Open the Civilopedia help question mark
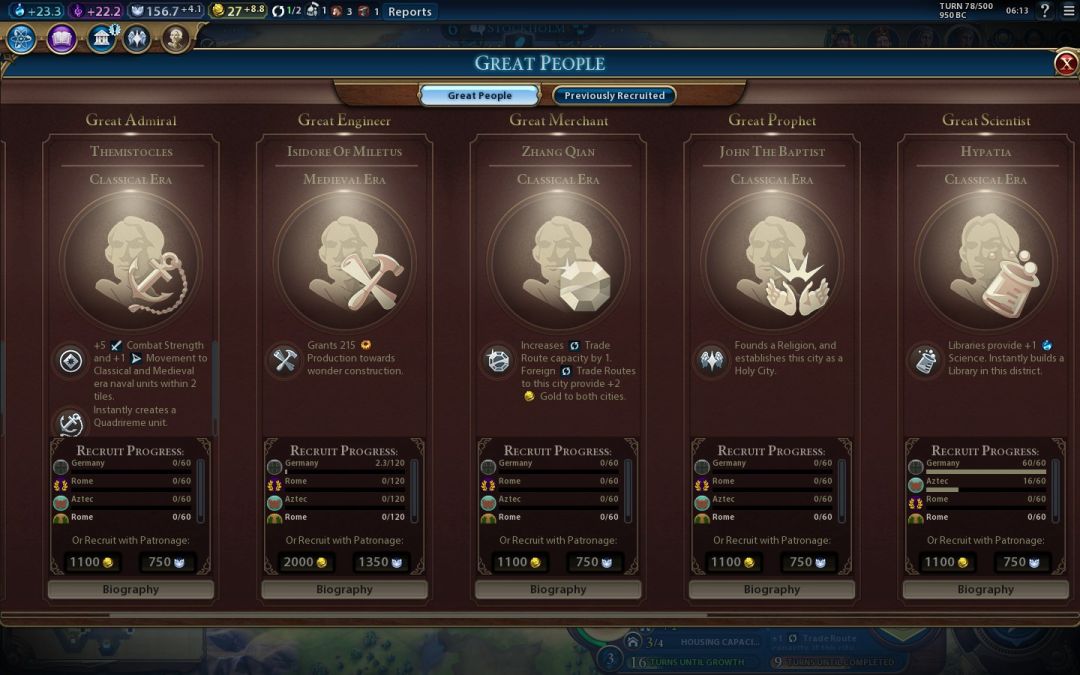The width and height of the screenshot is (1080, 675). point(1045,11)
